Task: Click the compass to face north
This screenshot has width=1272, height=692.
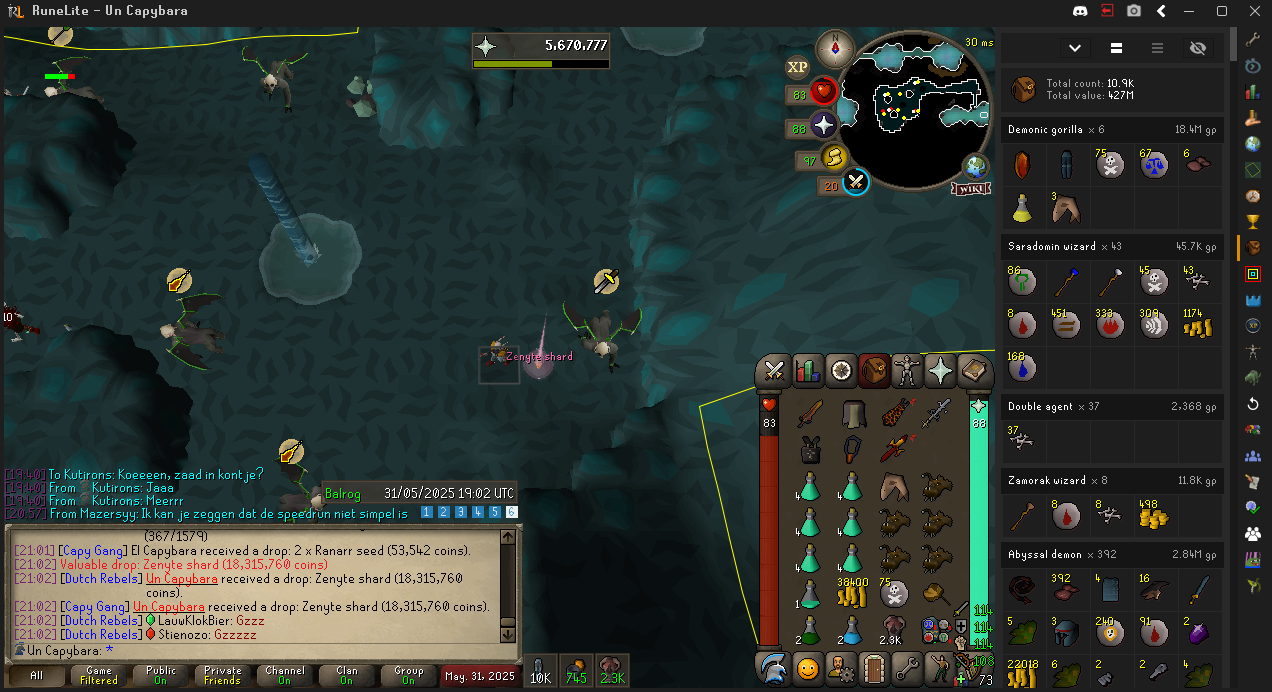Action: point(835,48)
